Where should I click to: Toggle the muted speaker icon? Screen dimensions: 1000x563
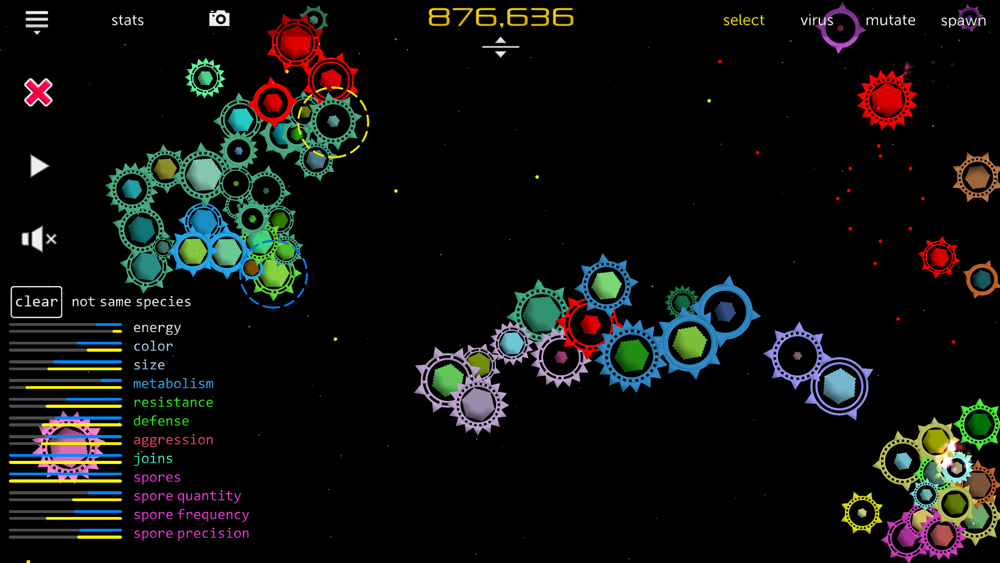pyautogui.click(x=38, y=239)
